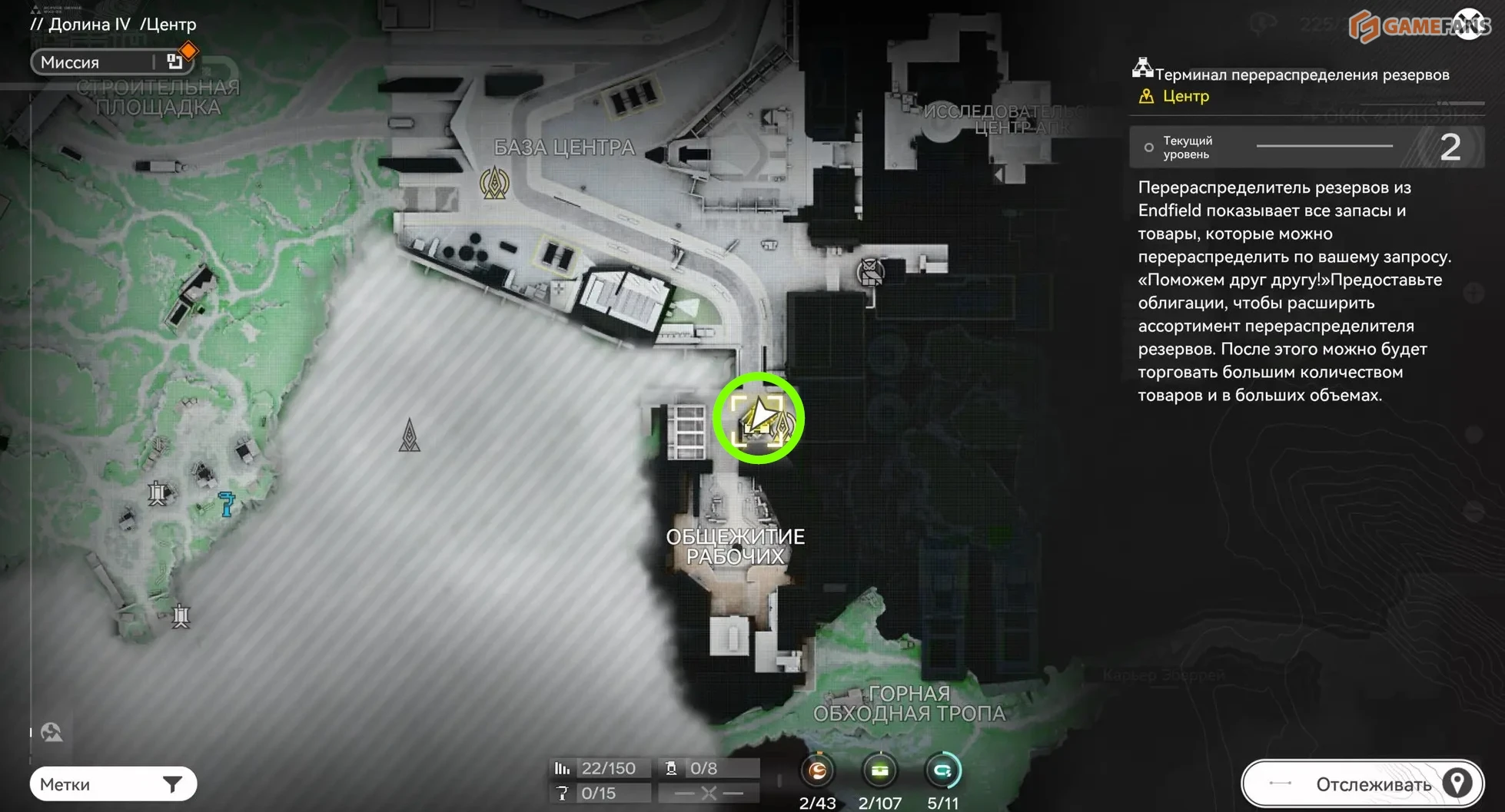Click the Отслеживать track button

(1363, 784)
